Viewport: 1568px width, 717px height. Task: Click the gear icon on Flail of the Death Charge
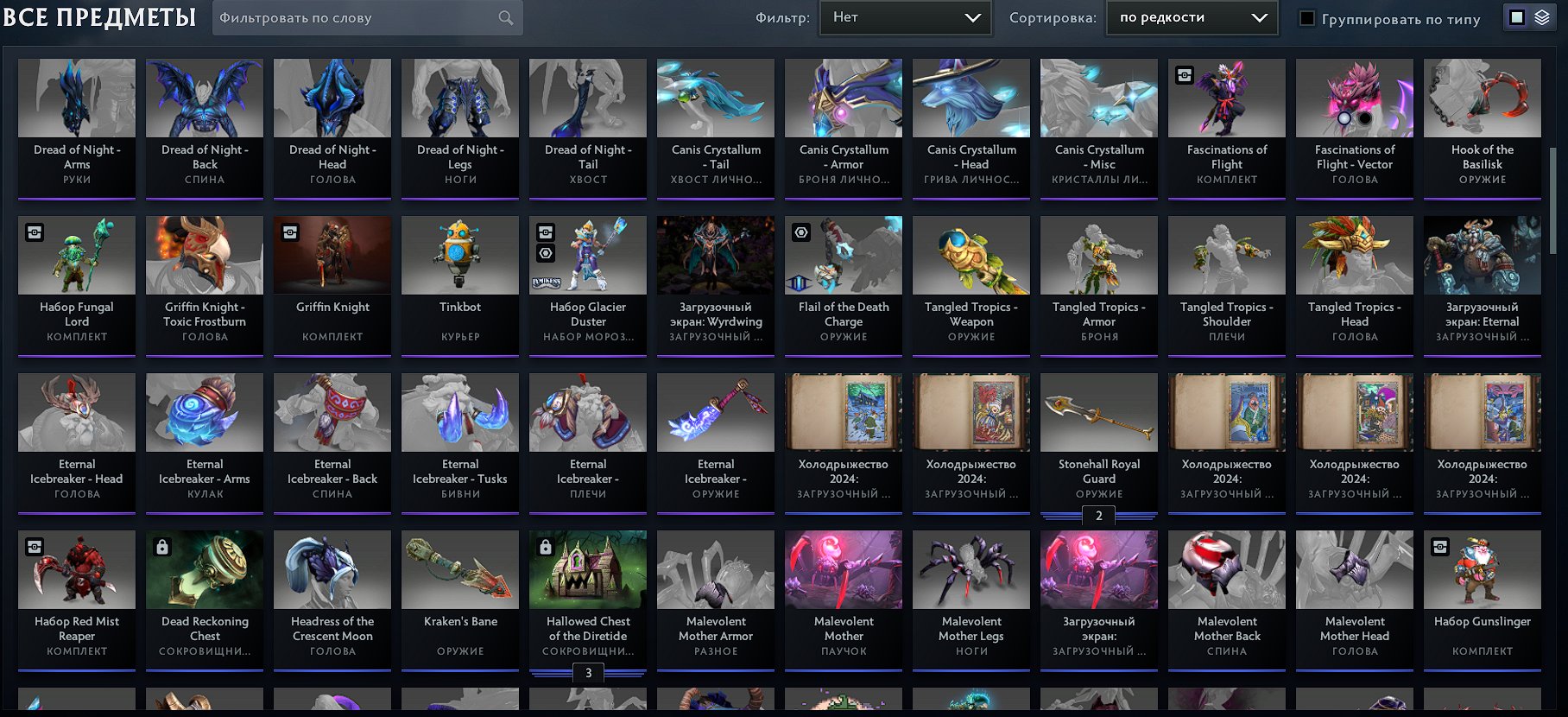(800, 232)
